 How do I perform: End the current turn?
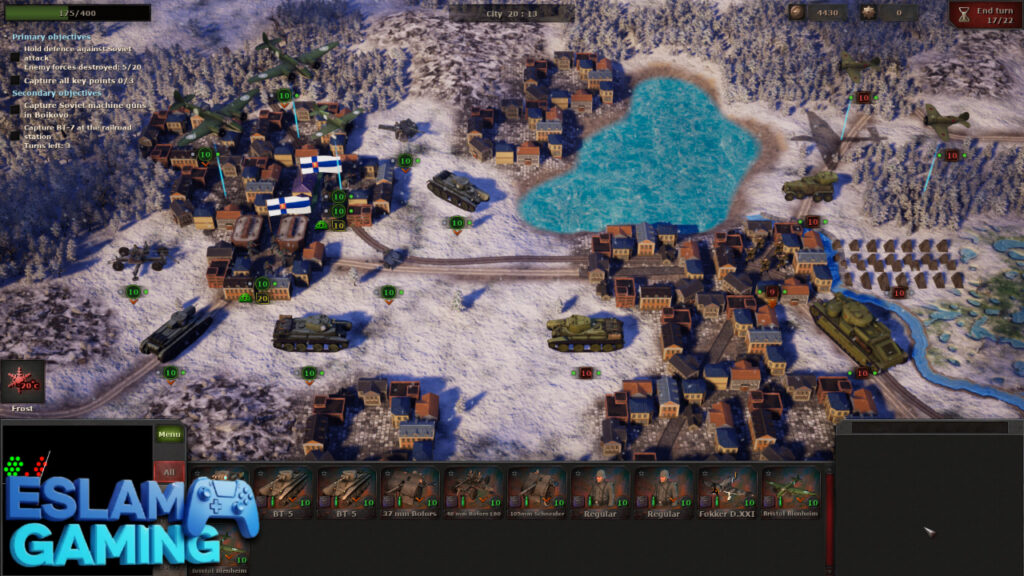[x=985, y=13]
